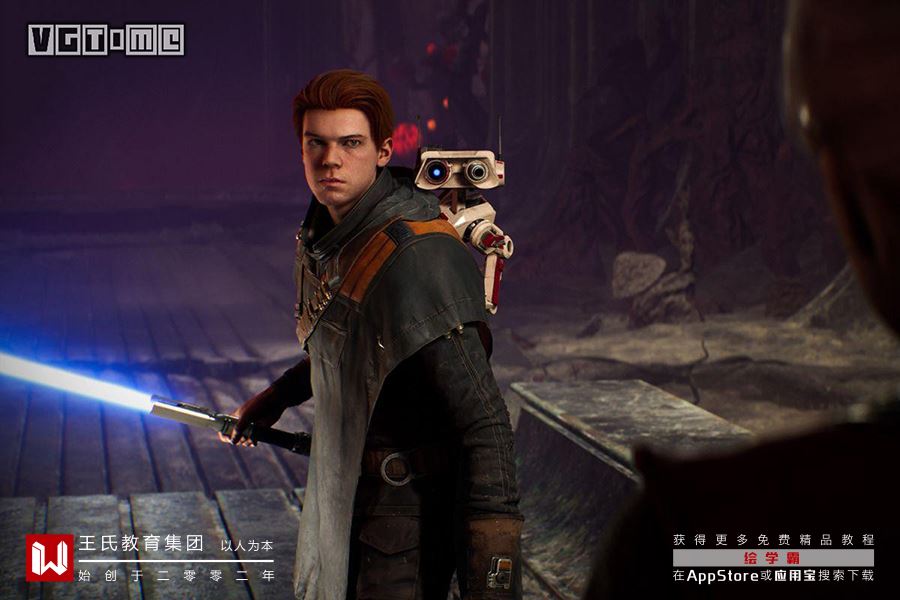900x600 pixels.
Task: Select the 绘学霸 banner label
Action: (773, 558)
